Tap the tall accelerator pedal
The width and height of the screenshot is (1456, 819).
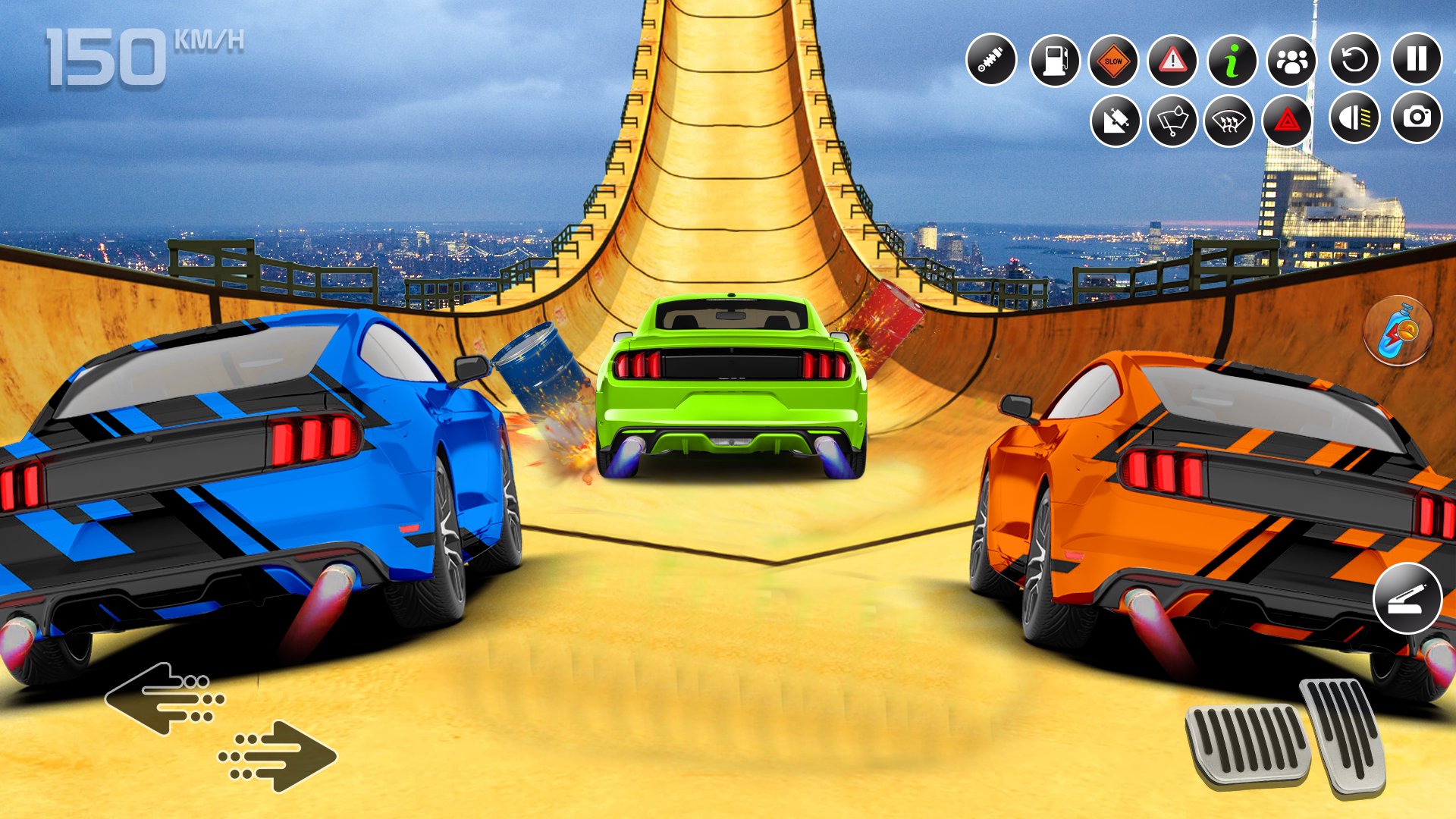[x=1344, y=733]
